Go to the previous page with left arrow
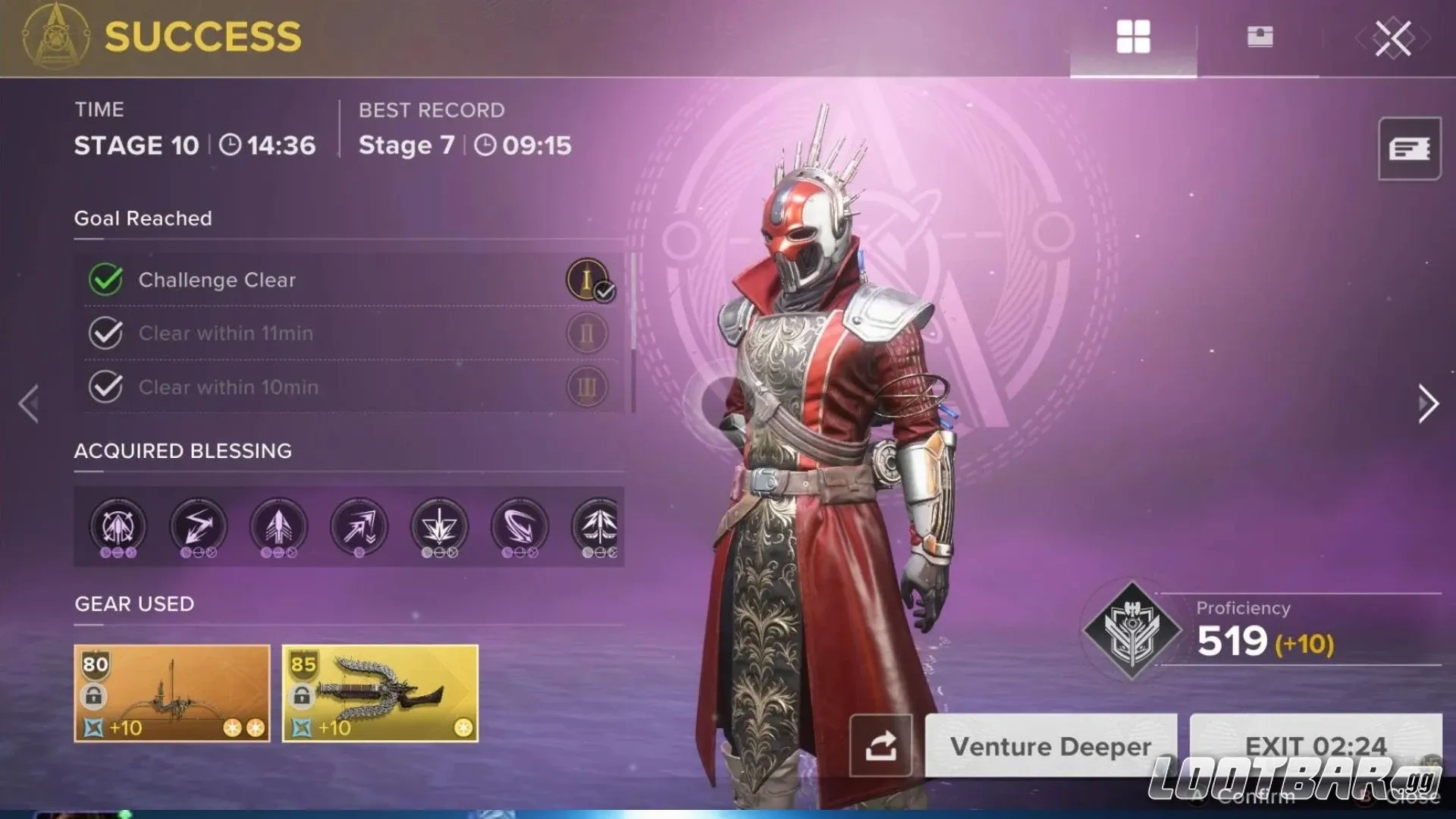The width and height of the screenshot is (1456, 819). point(29,403)
